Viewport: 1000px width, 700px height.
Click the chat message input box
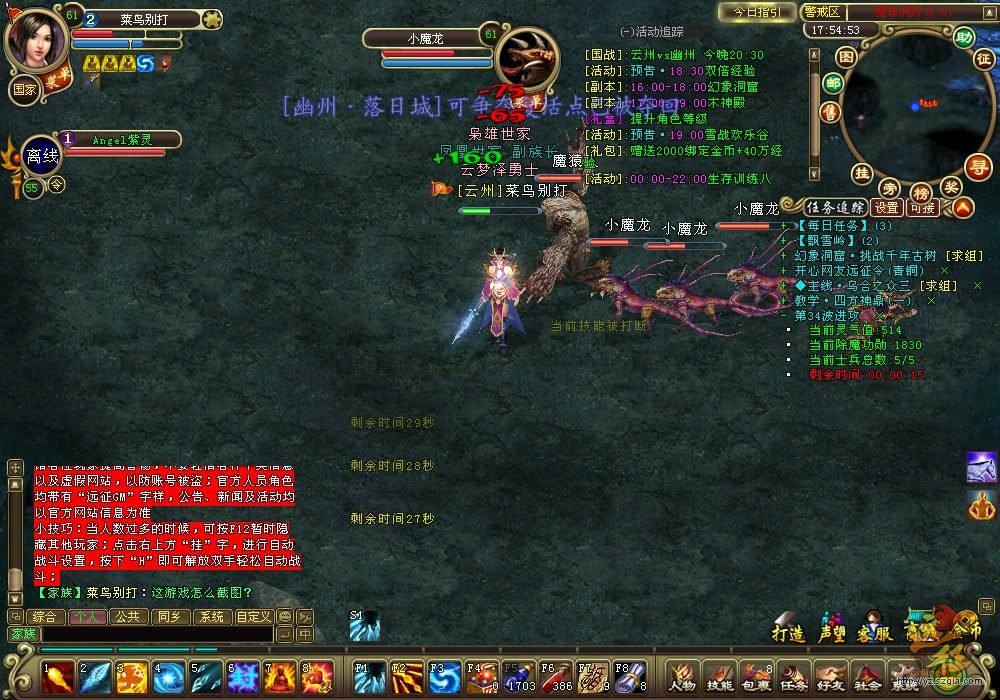point(156,634)
